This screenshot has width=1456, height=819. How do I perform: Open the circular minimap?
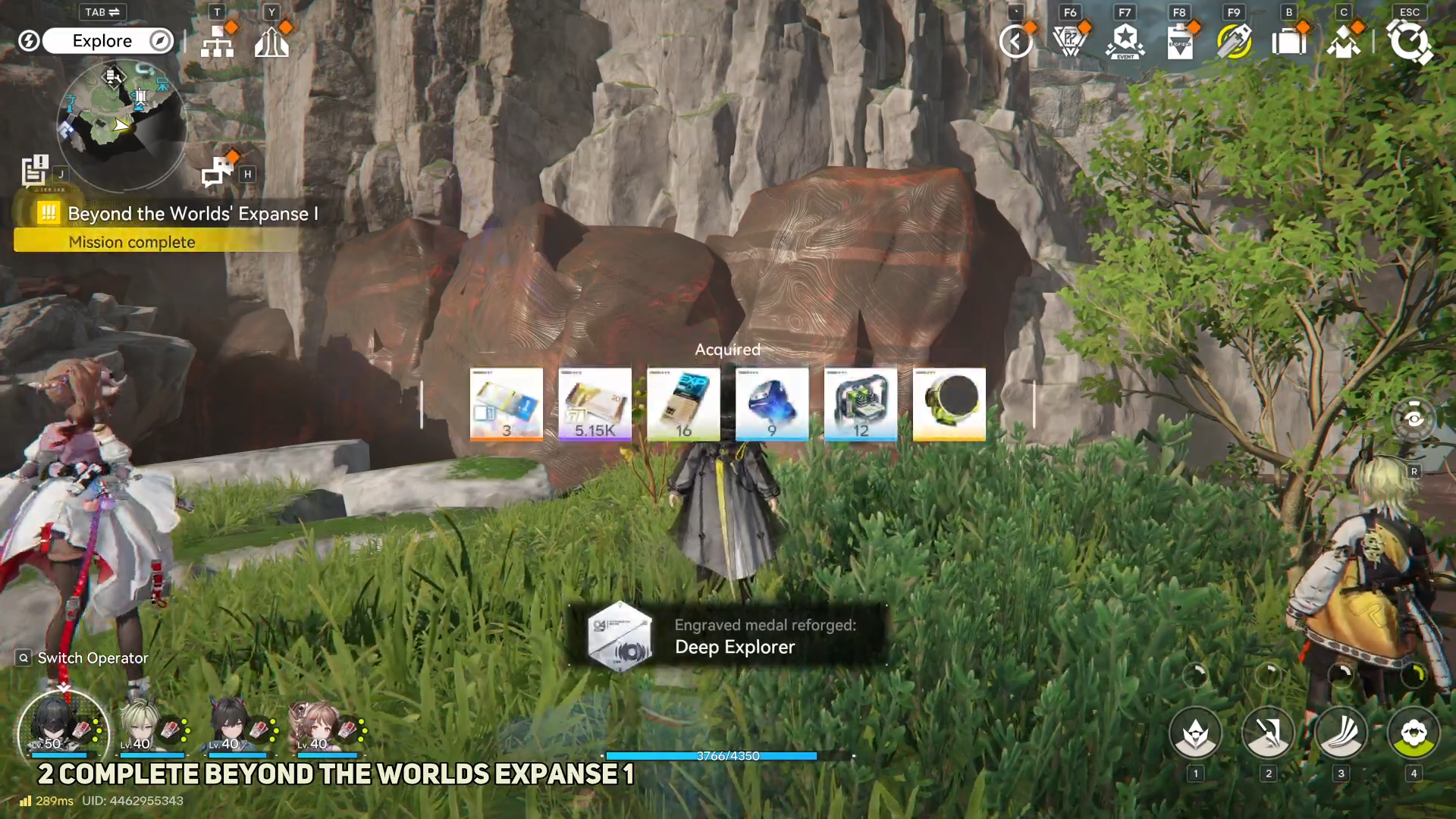[121, 123]
